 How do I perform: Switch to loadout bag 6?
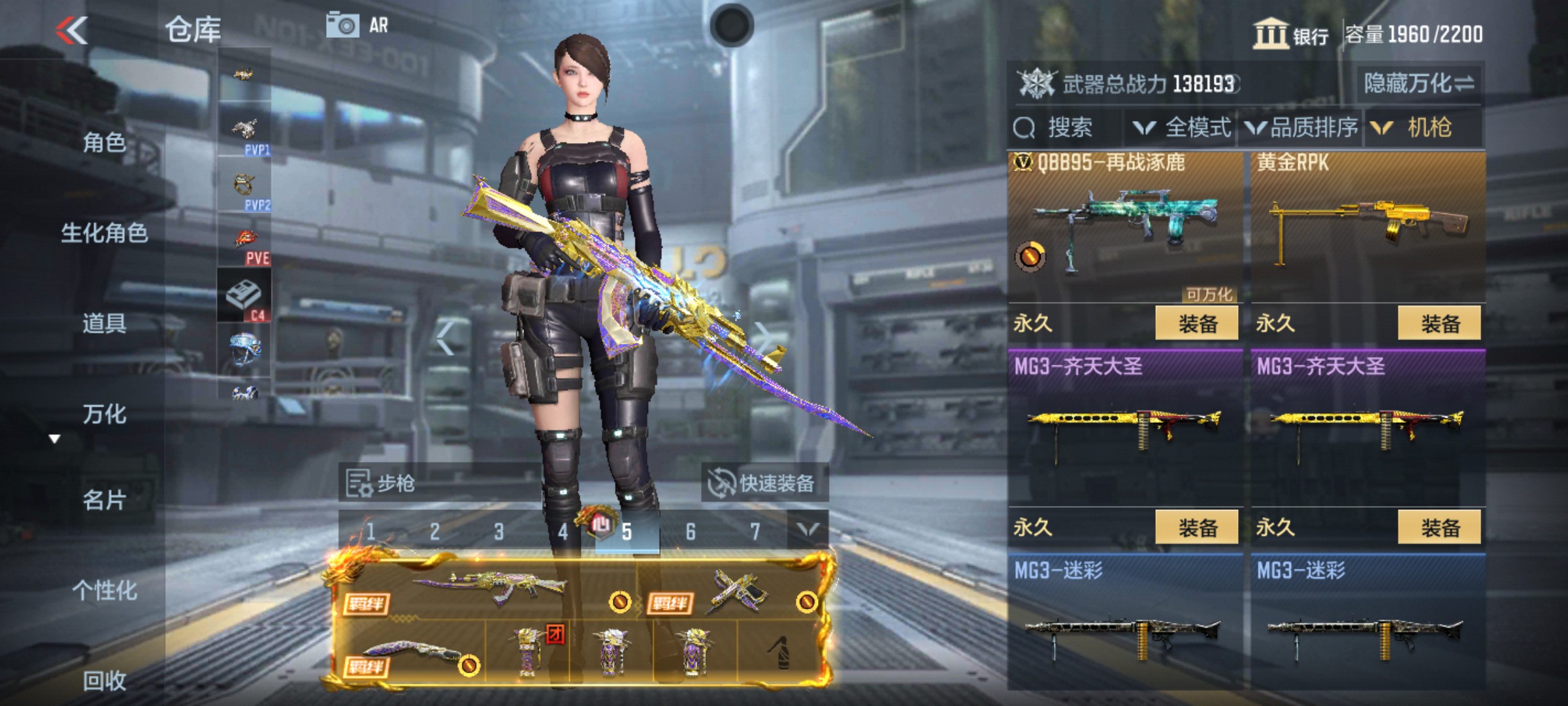[690, 532]
